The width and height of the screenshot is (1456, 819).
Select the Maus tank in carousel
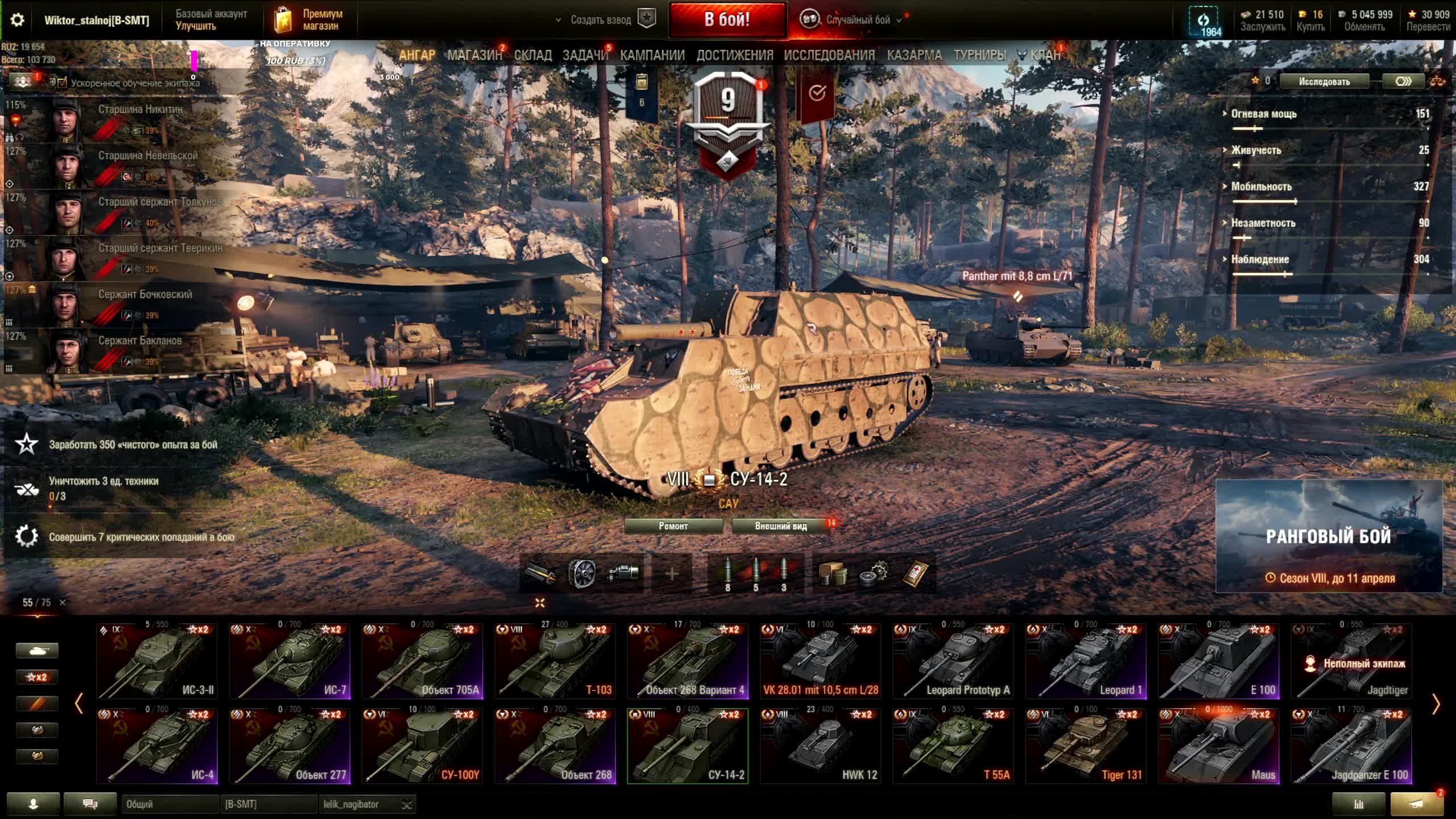click(1219, 746)
